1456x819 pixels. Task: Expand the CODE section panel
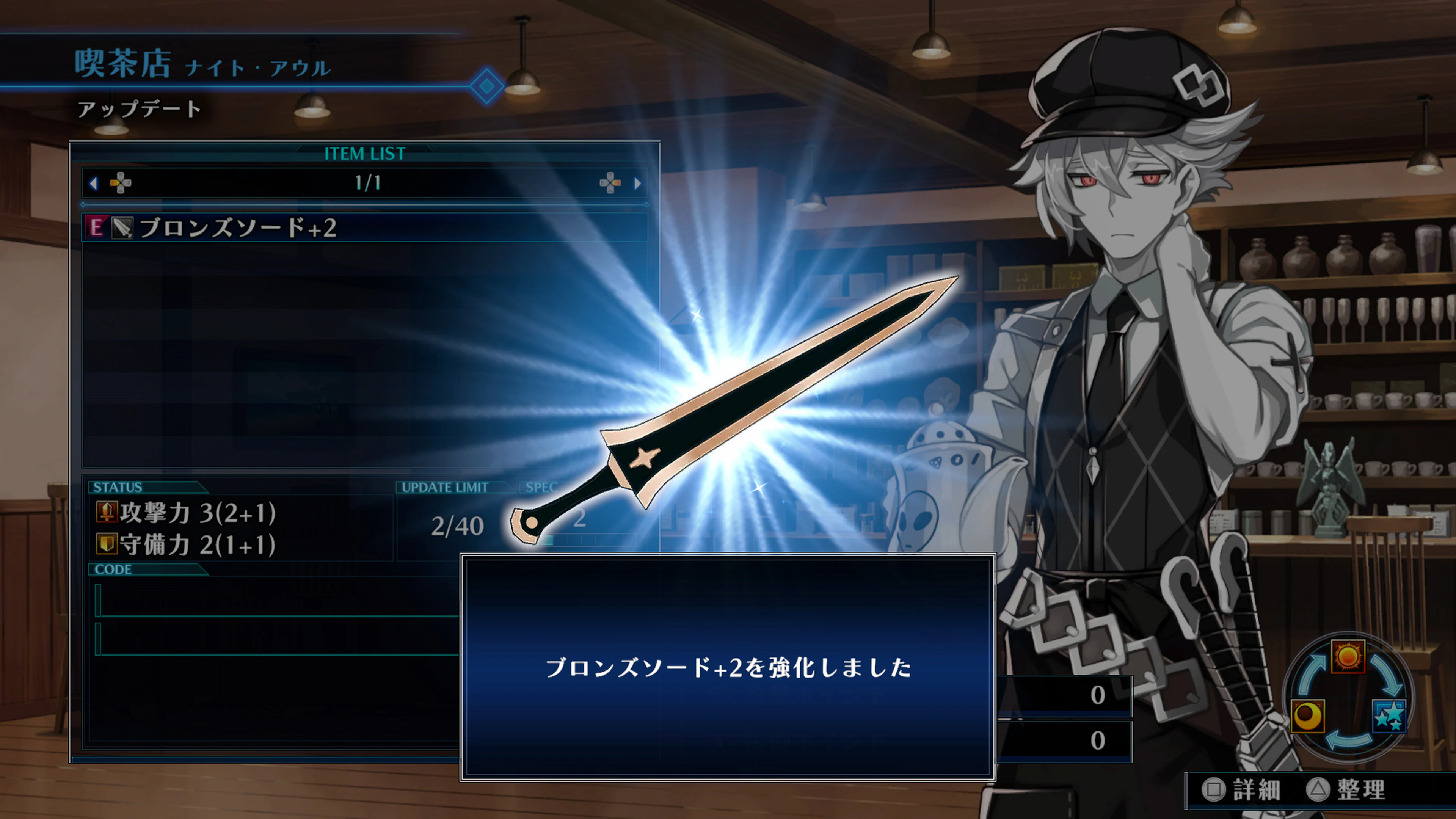point(115,570)
